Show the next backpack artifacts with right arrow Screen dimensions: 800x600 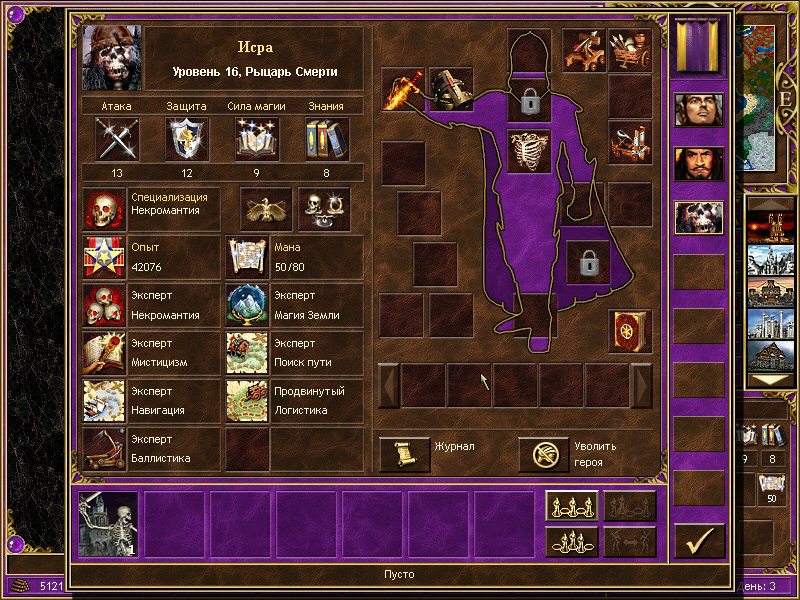(641, 385)
